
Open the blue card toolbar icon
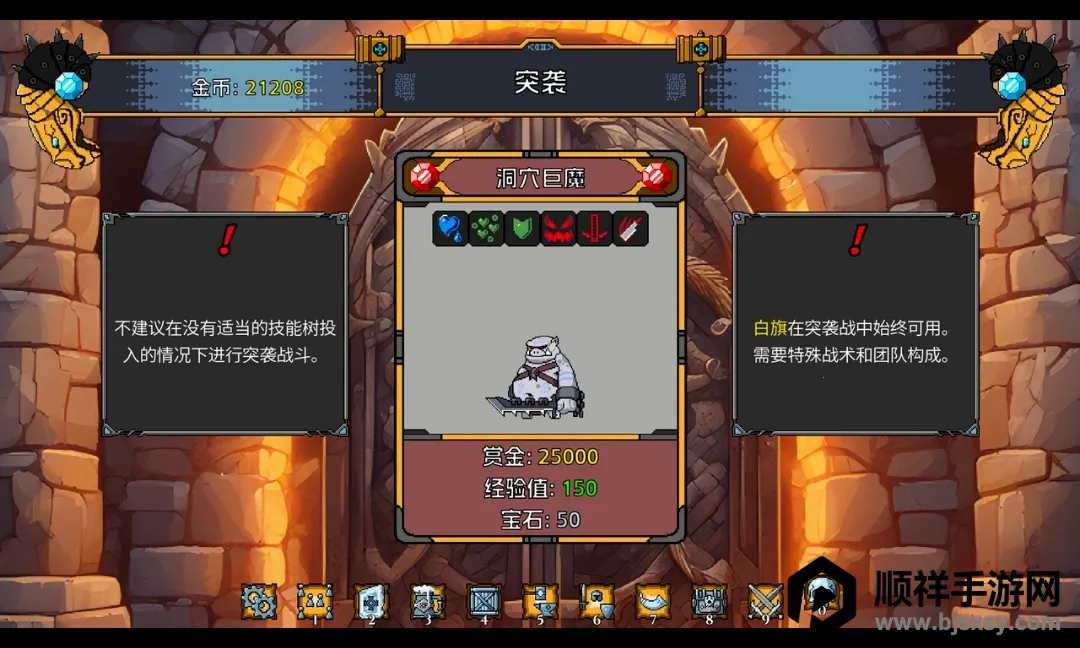372,601
